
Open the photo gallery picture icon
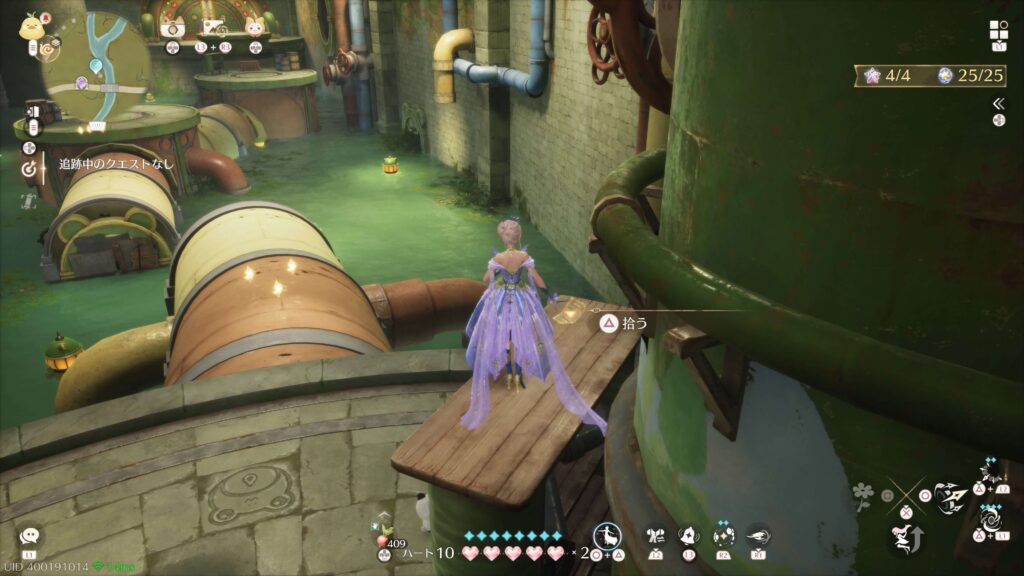213,28
